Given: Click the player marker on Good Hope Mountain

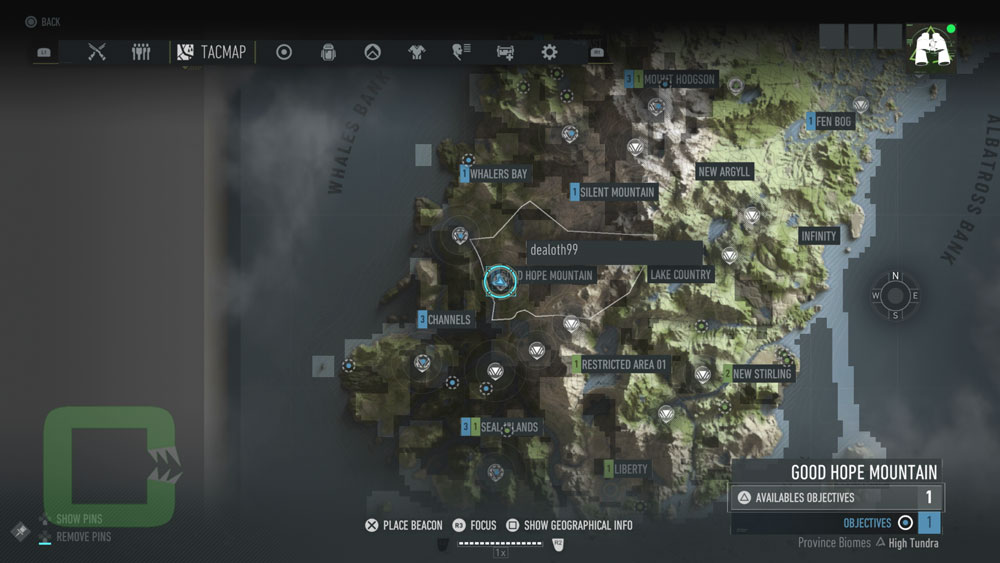Looking at the screenshot, I should pos(498,281).
